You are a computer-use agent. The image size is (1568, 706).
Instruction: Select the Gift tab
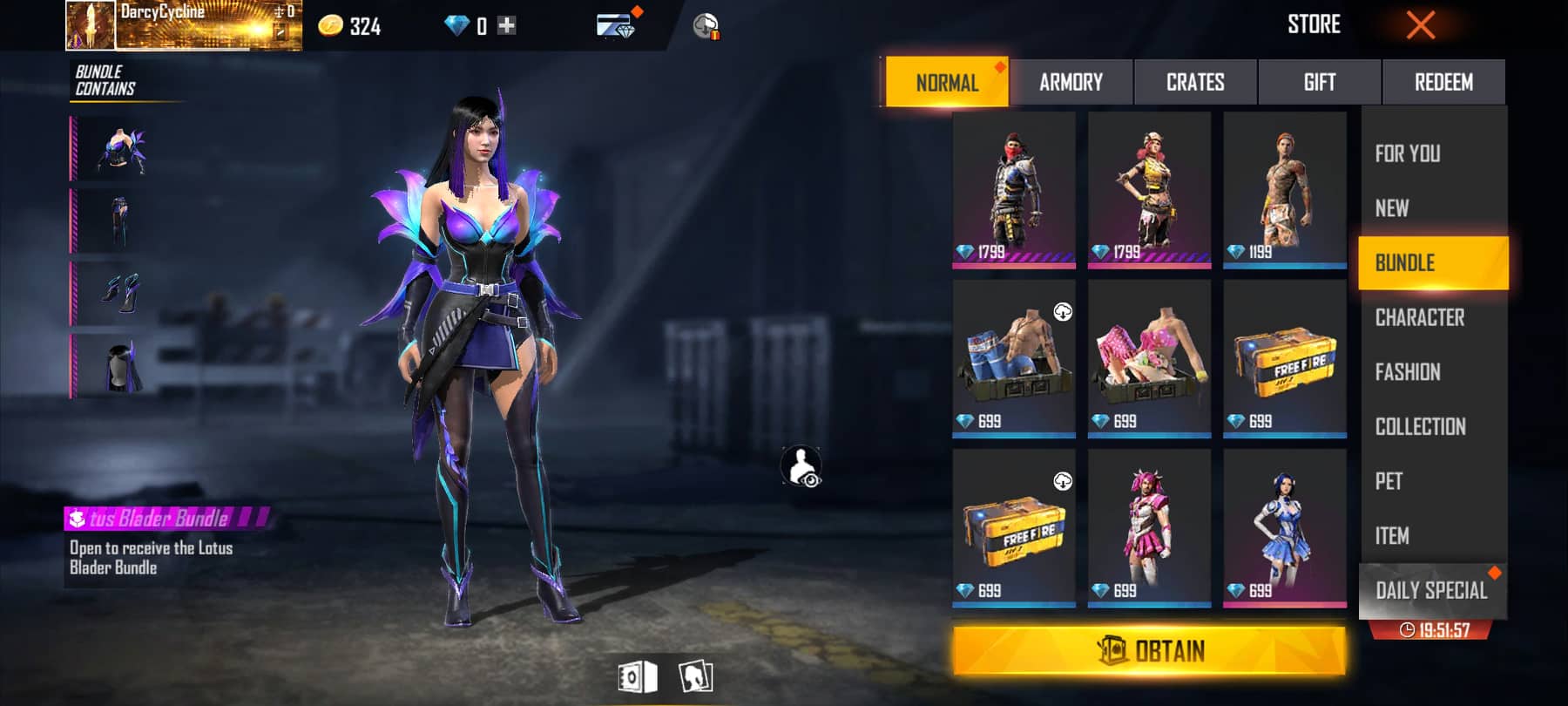[x=1319, y=83]
